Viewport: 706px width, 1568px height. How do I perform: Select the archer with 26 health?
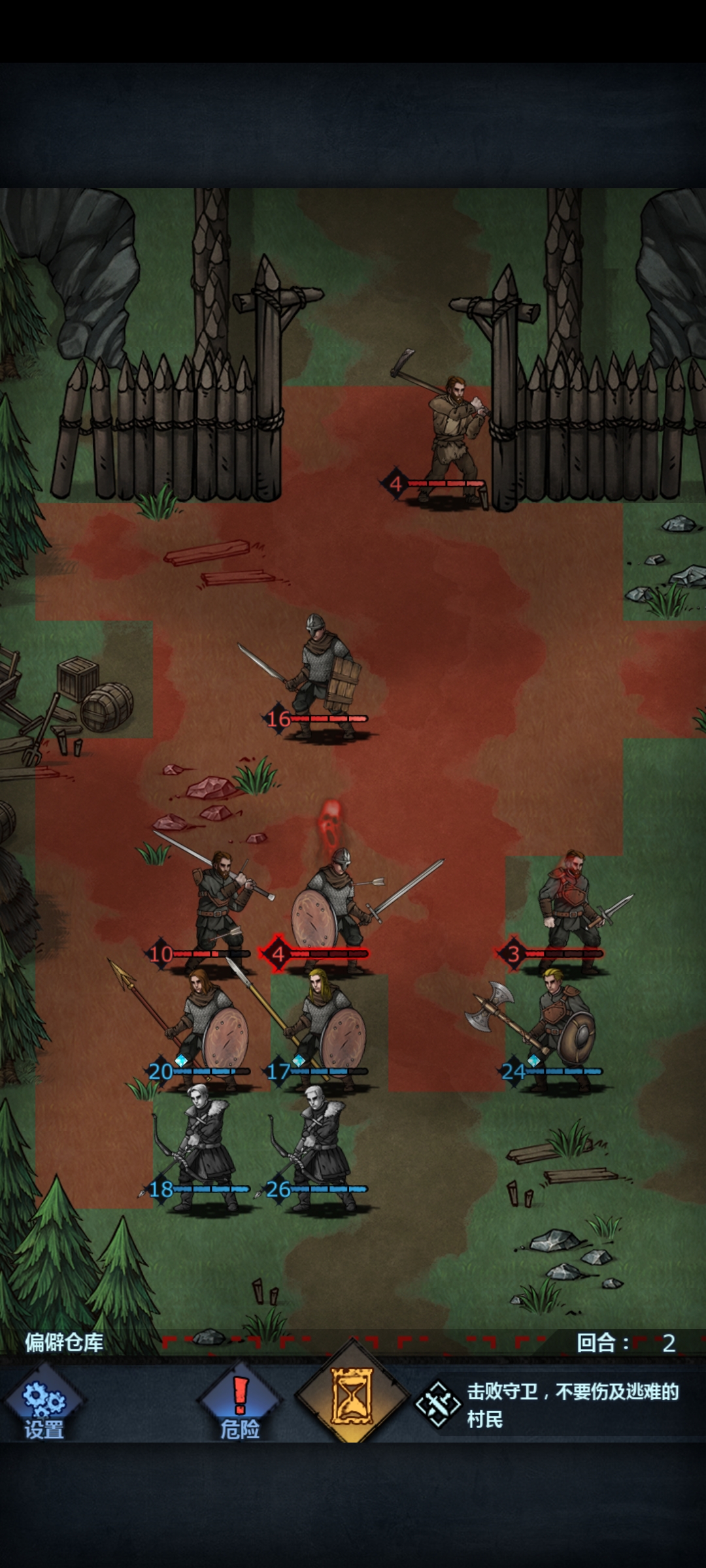click(320, 1150)
